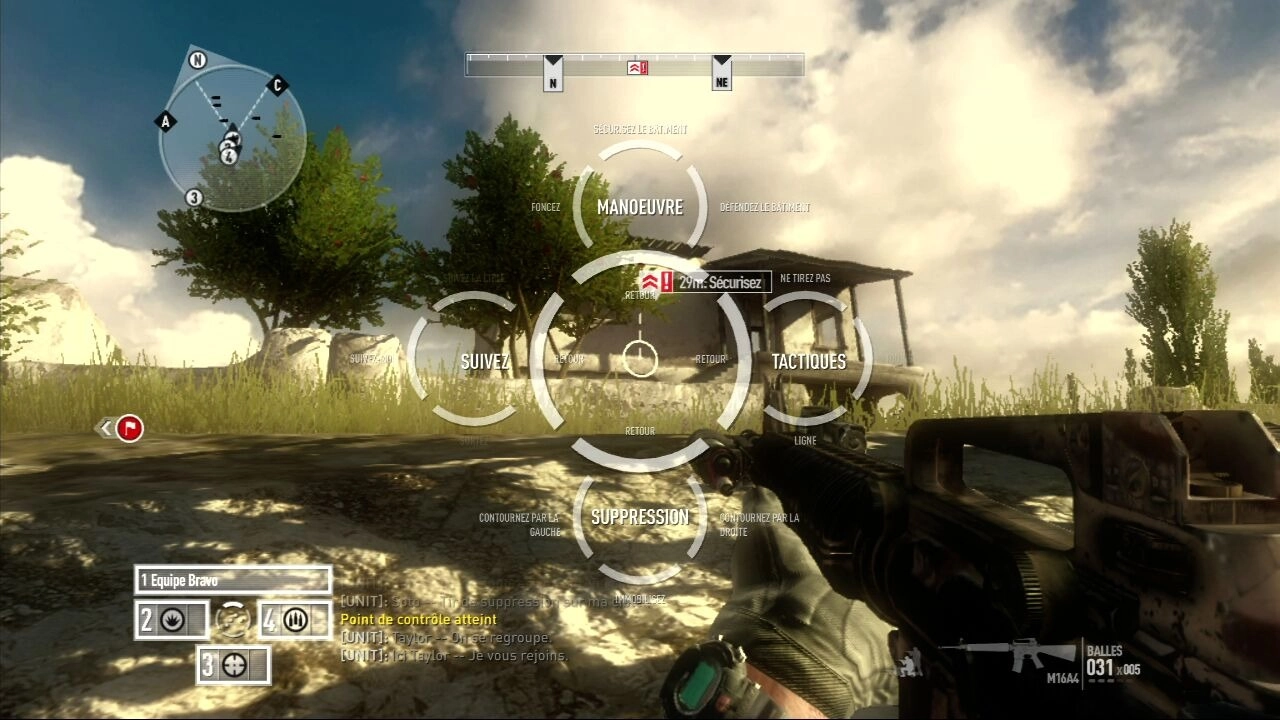Select the Suppression command circle
The image size is (1280, 720).
tap(640, 517)
